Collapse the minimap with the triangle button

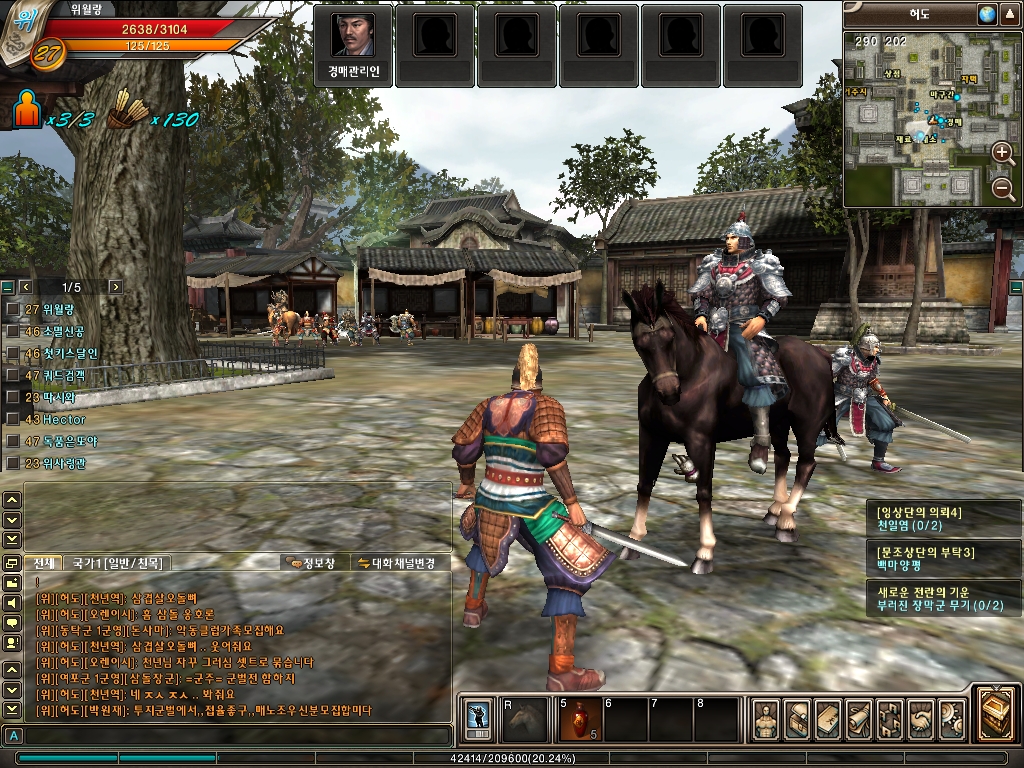tap(1009, 14)
